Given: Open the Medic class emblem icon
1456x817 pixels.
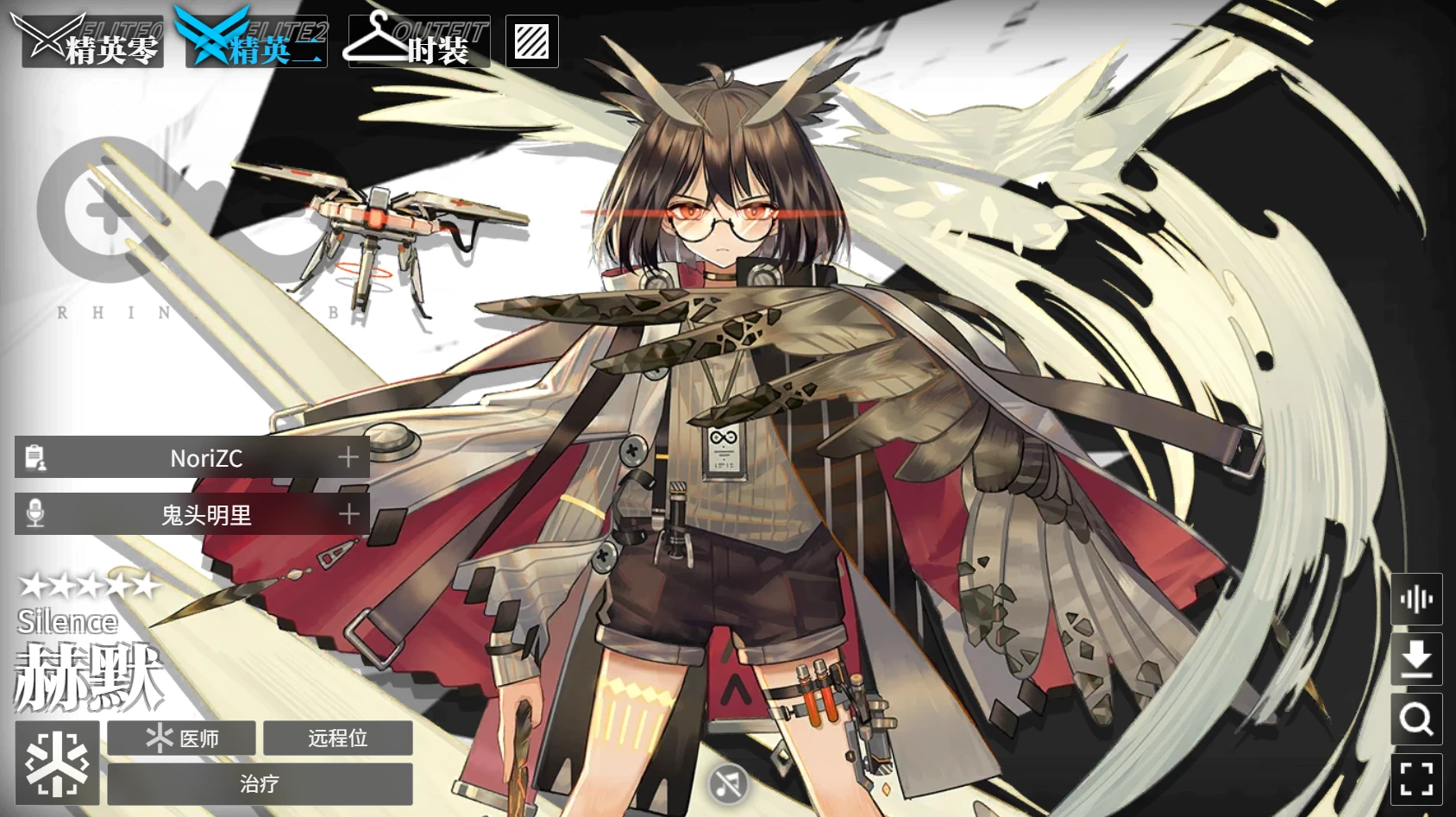Looking at the screenshot, I should (57, 763).
